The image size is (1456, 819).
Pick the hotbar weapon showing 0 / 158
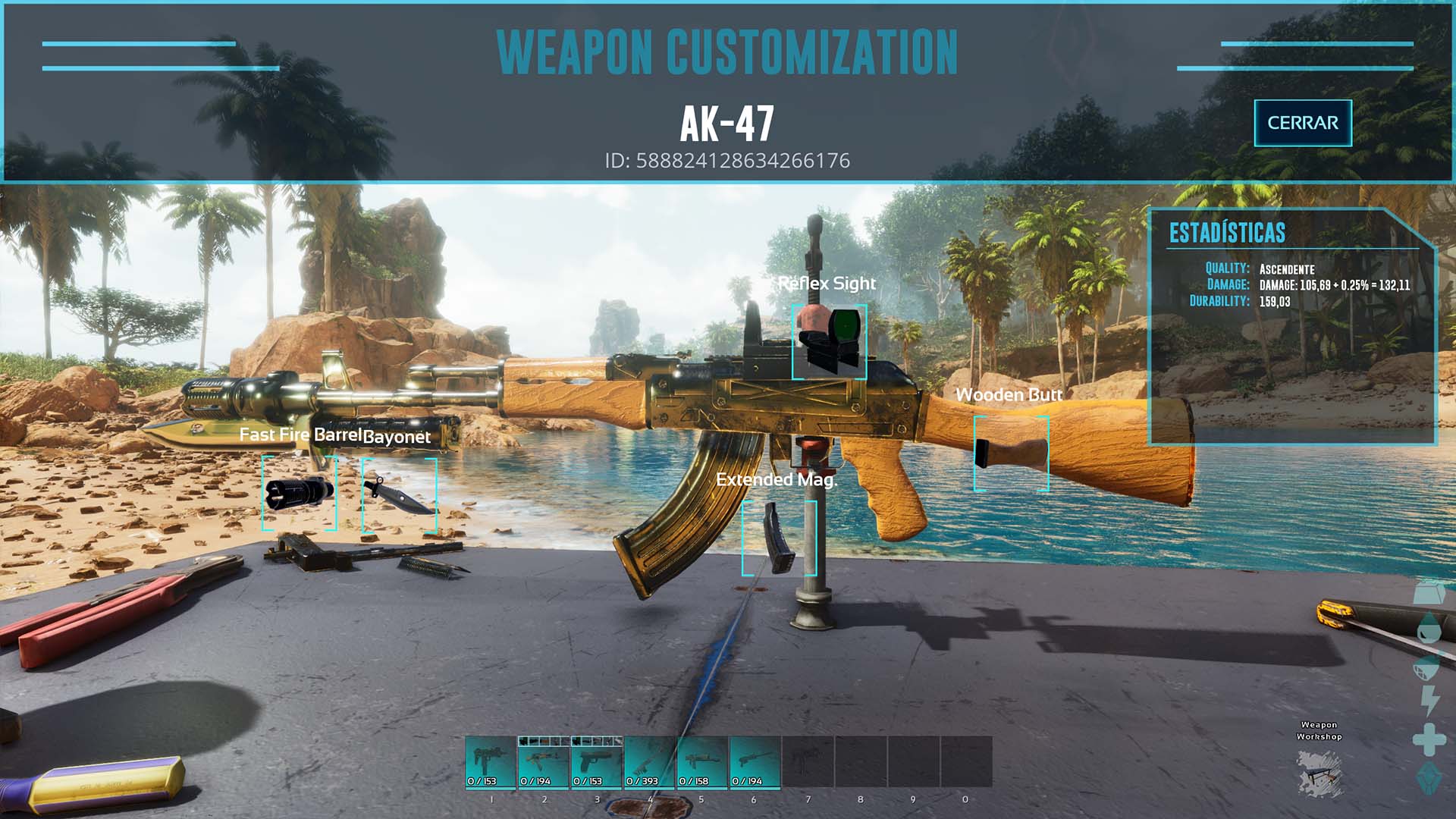pyautogui.click(x=702, y=762)
